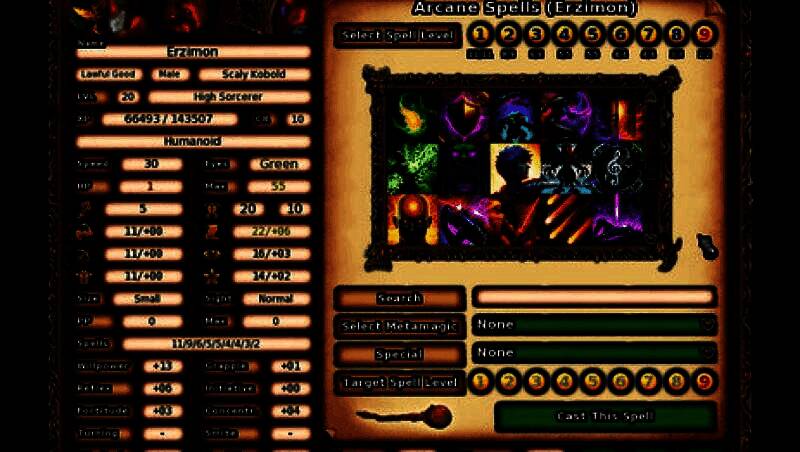Click the Lawful Good alignment field
The width and height of the screenshot is (800, 452).
coord(109,74)
